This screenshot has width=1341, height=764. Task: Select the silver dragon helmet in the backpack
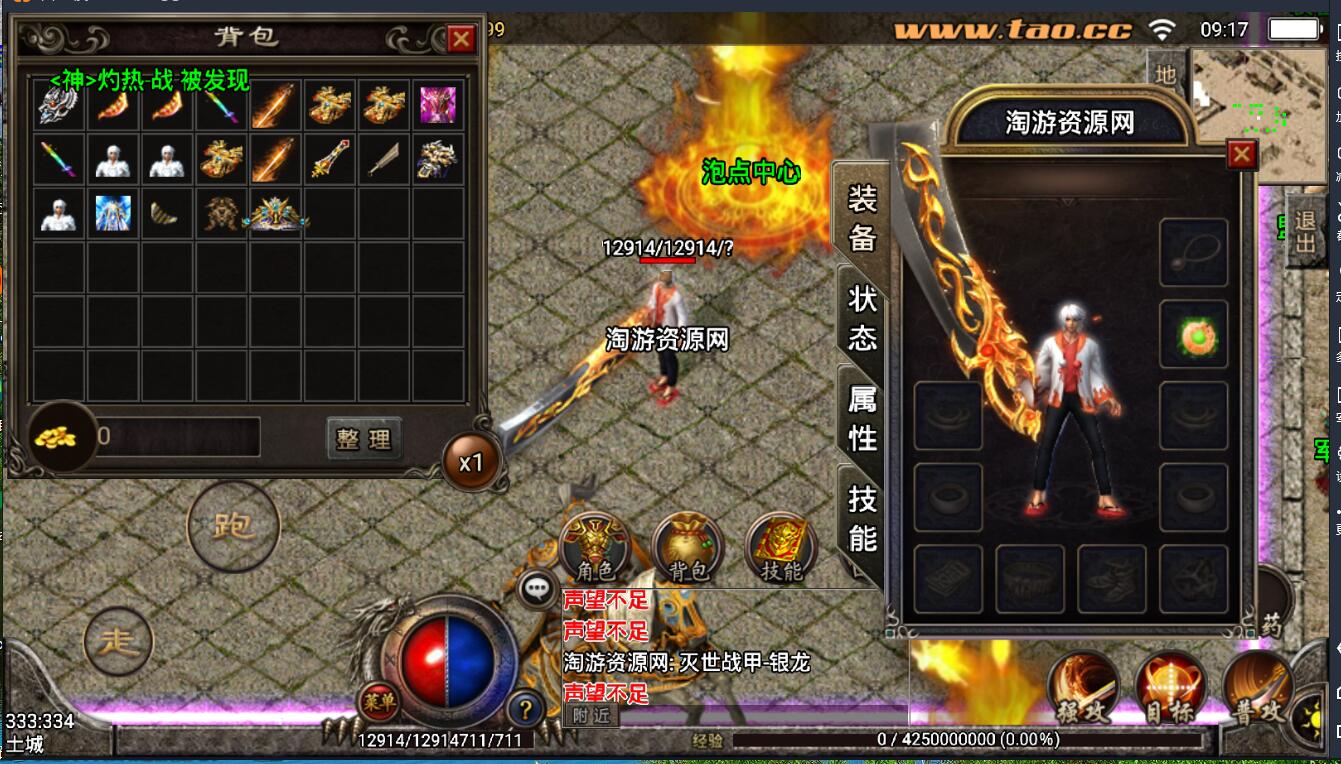[58, 105]
